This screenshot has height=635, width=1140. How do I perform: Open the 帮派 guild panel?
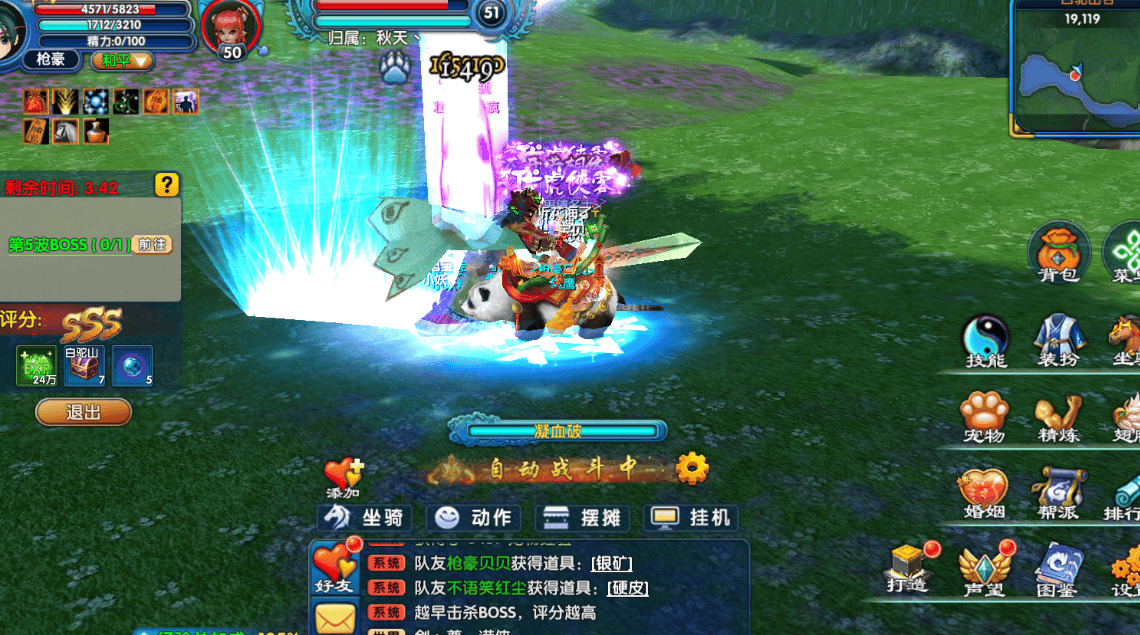point(1058,494)
